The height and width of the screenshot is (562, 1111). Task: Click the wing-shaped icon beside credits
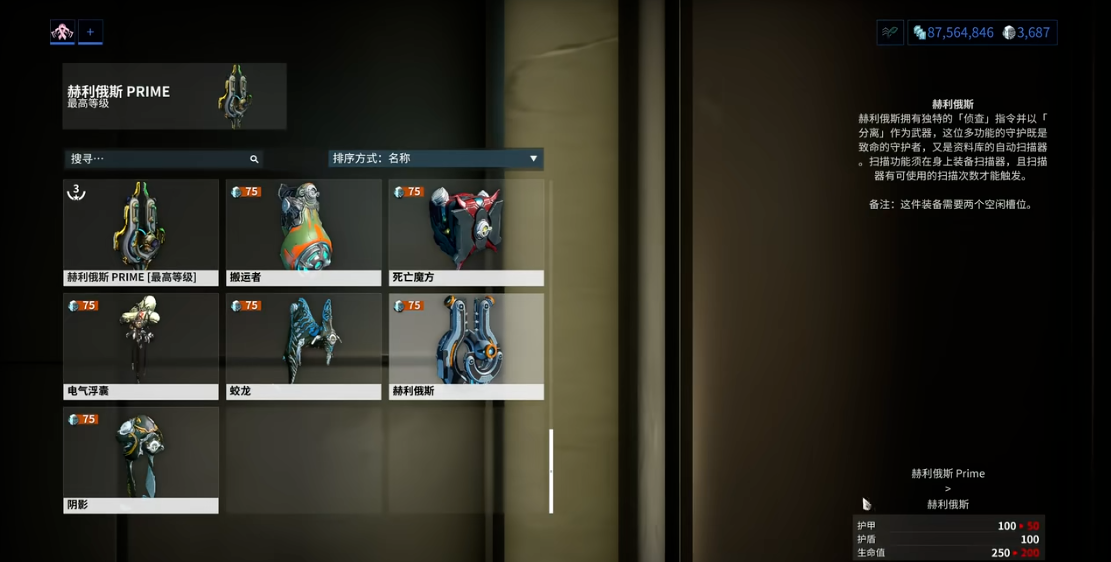point(889,33)
